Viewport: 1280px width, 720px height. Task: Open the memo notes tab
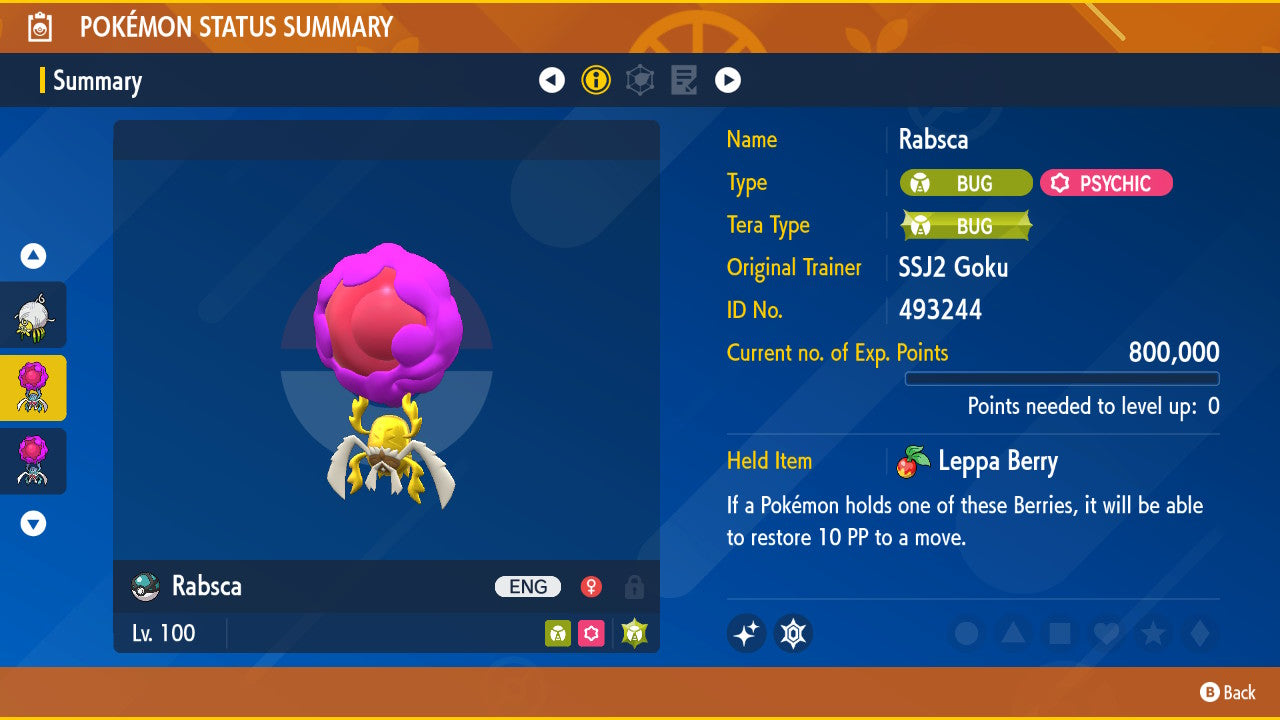click(684, 80)
